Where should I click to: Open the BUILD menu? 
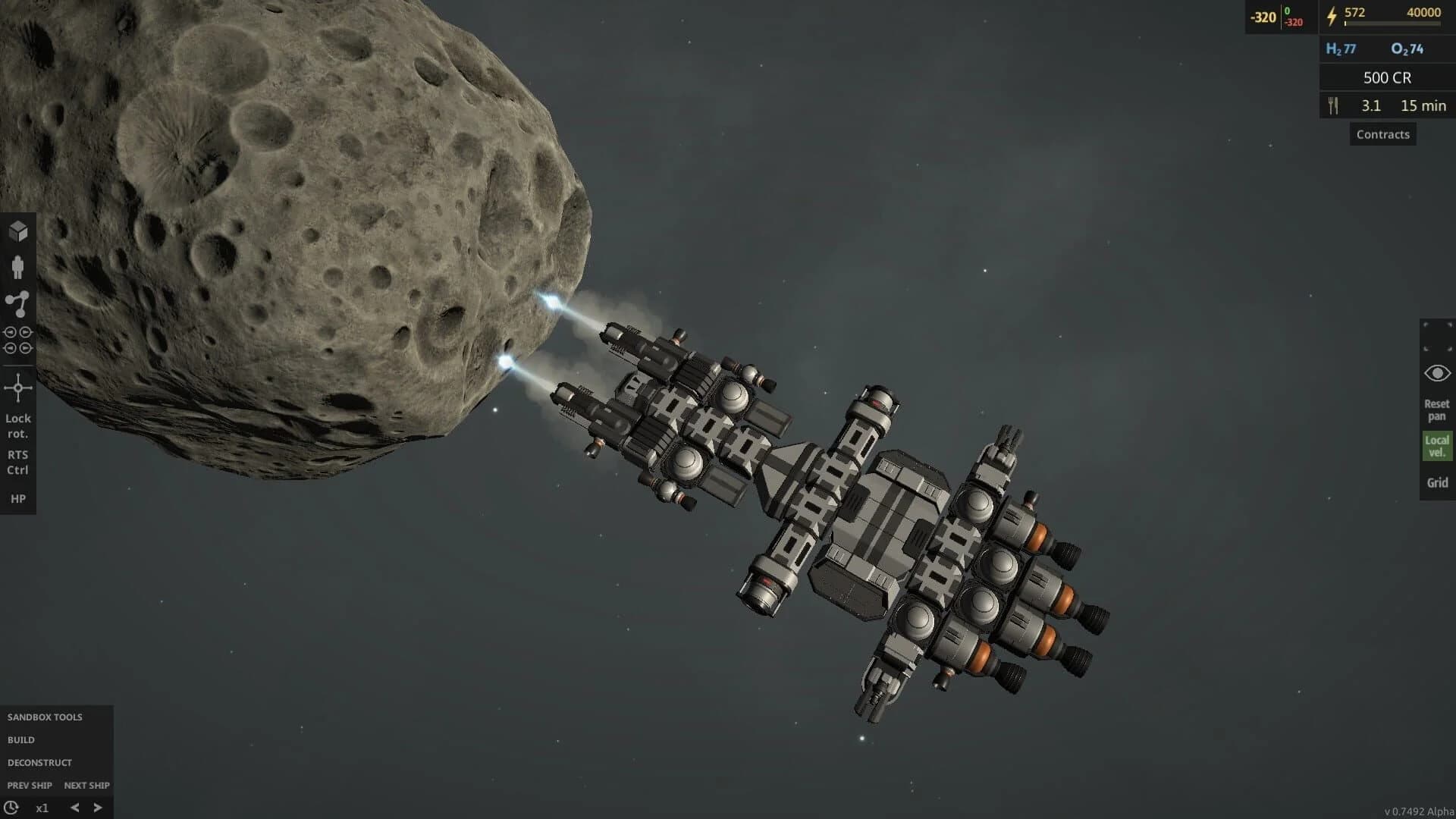click(x=21, y=739)
